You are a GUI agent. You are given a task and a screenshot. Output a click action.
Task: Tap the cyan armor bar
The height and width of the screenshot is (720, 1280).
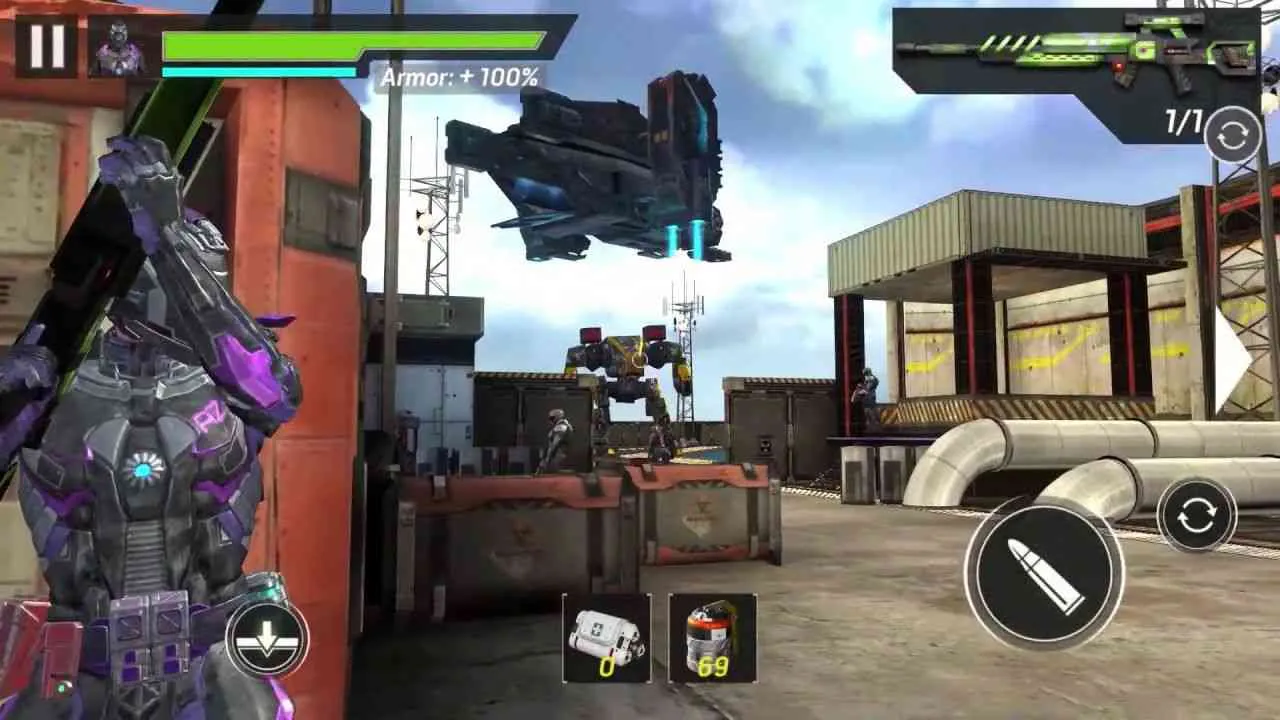click(x=260, y=71)
